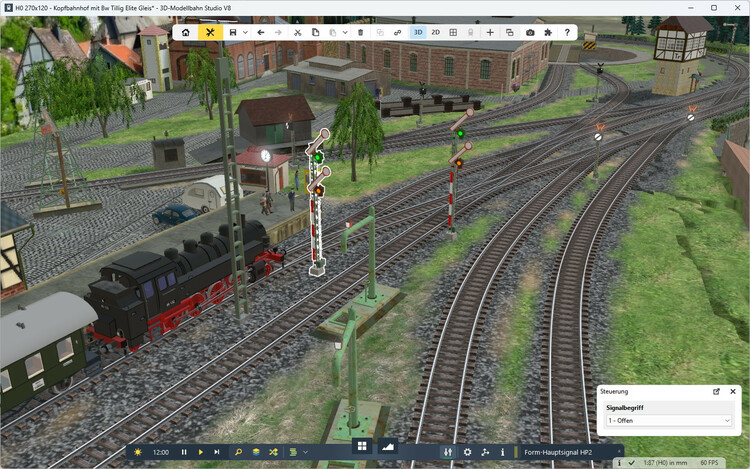The image size is (750, 469).
Task: Close the Steuerung panel
Action: (733, 391)
